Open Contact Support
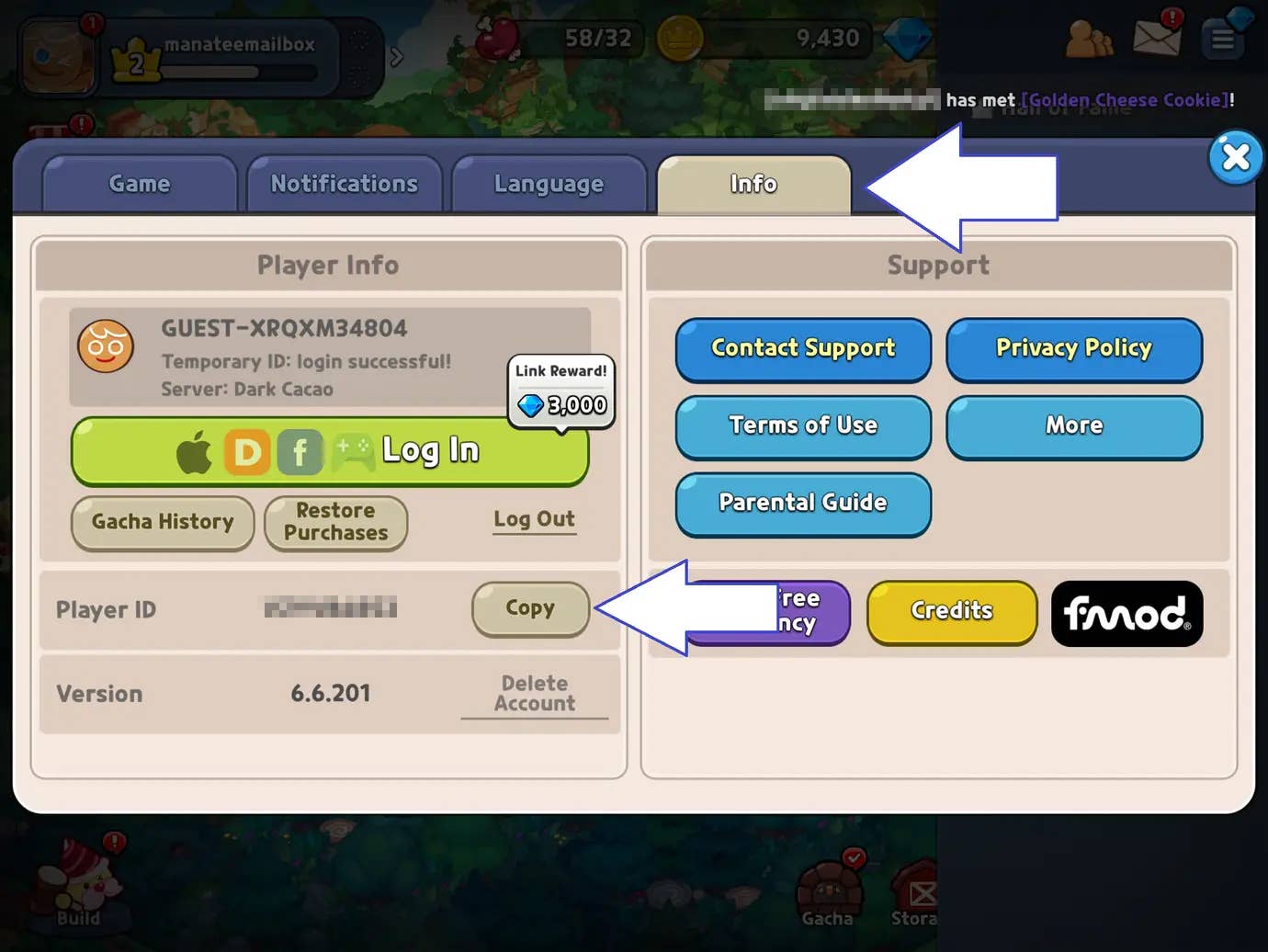This screenshot has width=1268, height=952. 802,349
